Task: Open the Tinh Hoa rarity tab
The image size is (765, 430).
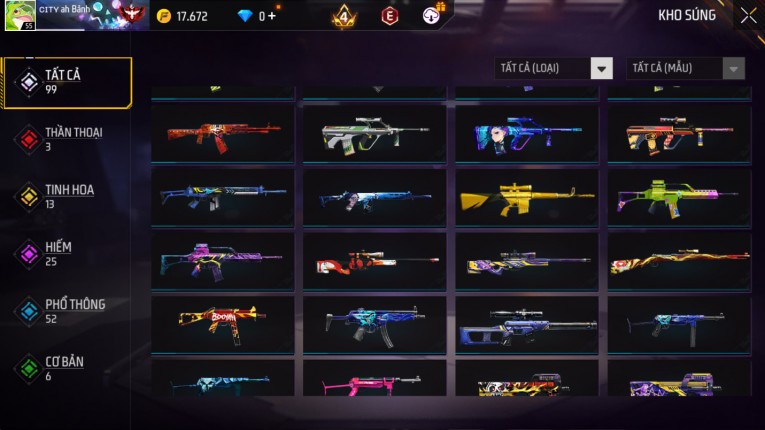Action: tap(66, 196)
